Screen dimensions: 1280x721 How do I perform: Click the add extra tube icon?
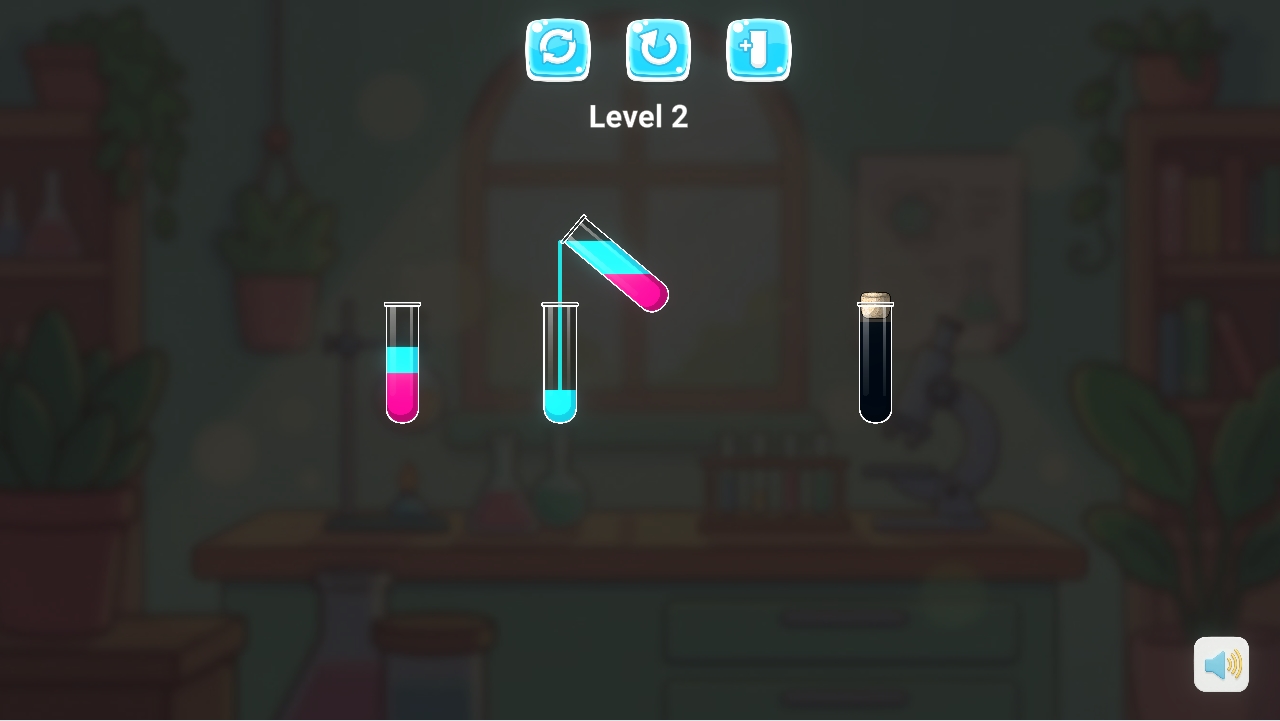click(x=758, y=50)
